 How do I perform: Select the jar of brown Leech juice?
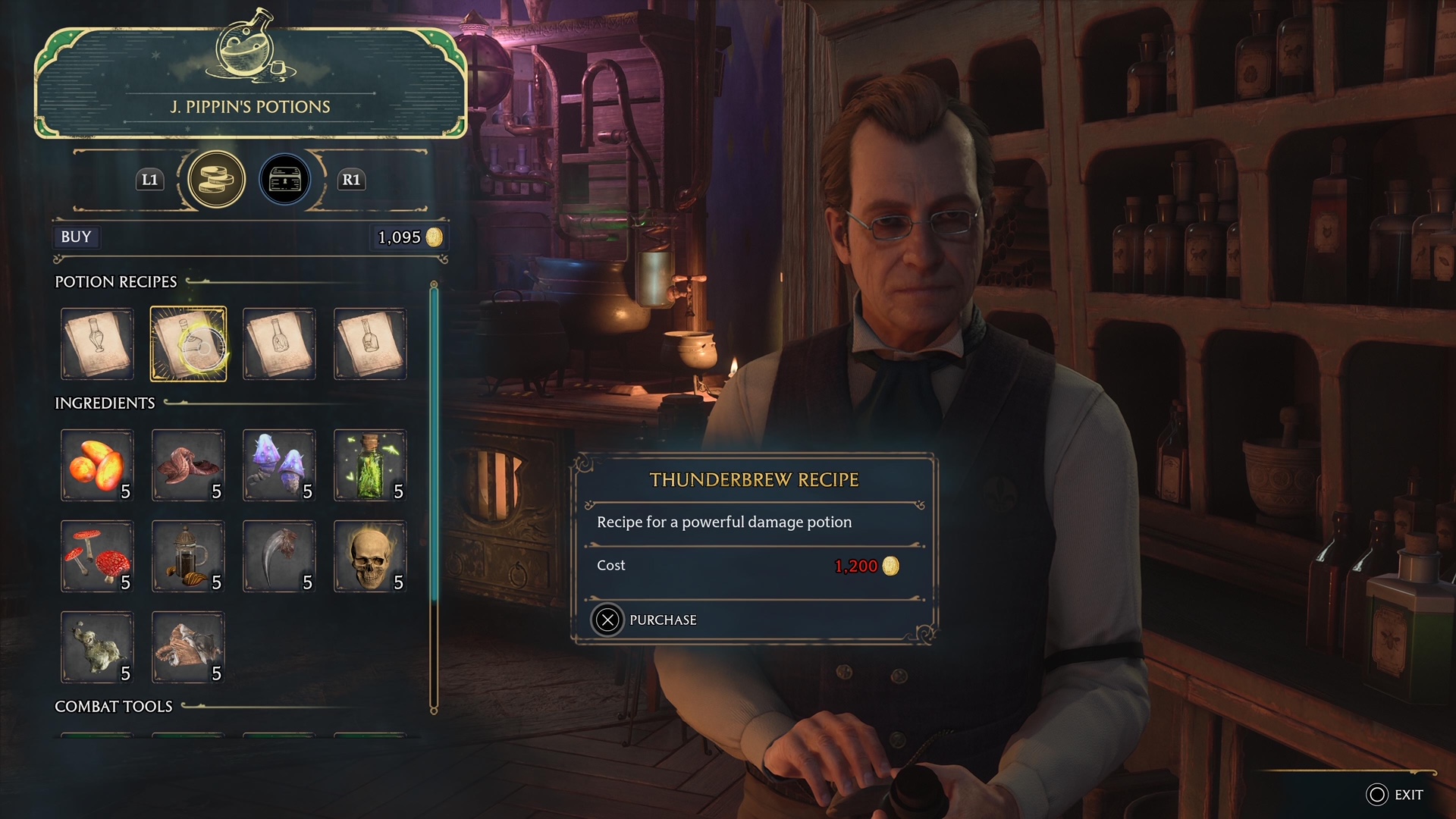coord(188,556)
